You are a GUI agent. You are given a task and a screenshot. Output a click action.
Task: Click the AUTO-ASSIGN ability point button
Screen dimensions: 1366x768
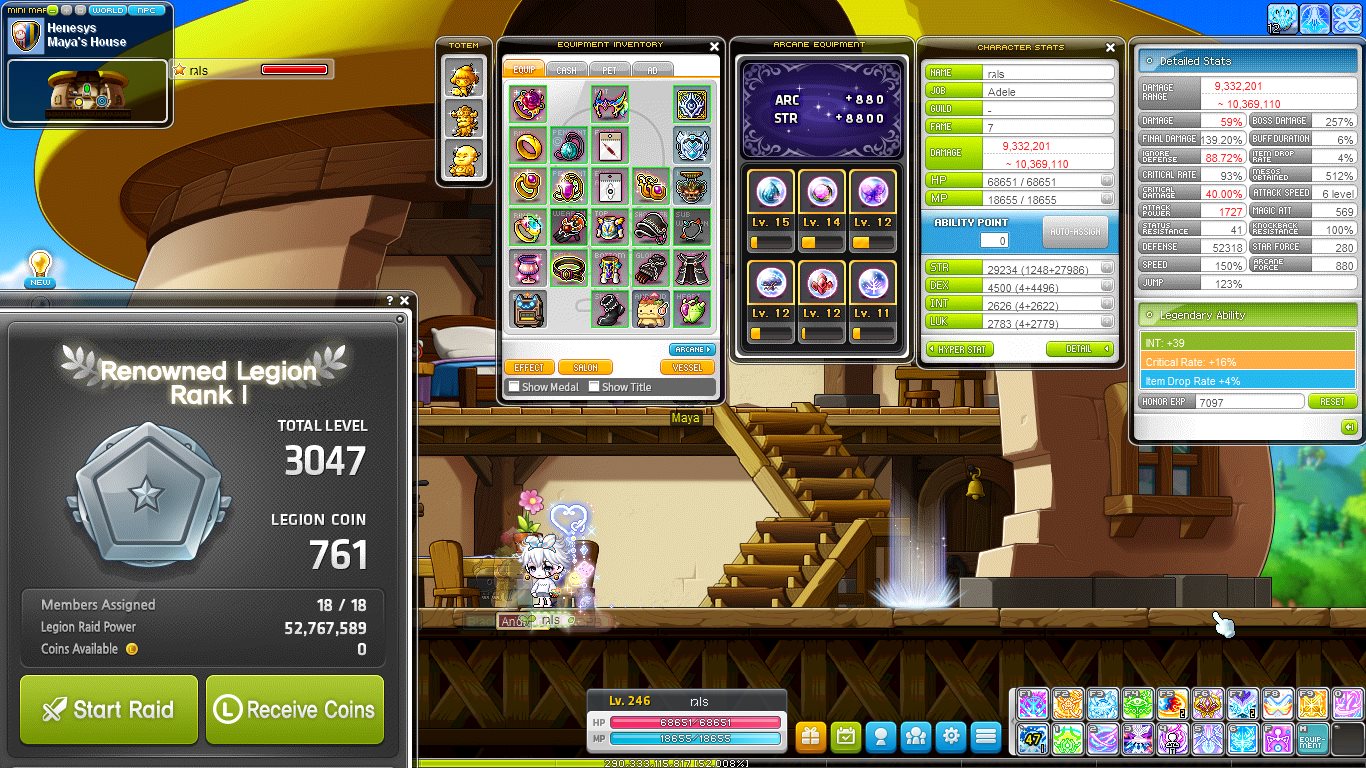pos(1075,231)
